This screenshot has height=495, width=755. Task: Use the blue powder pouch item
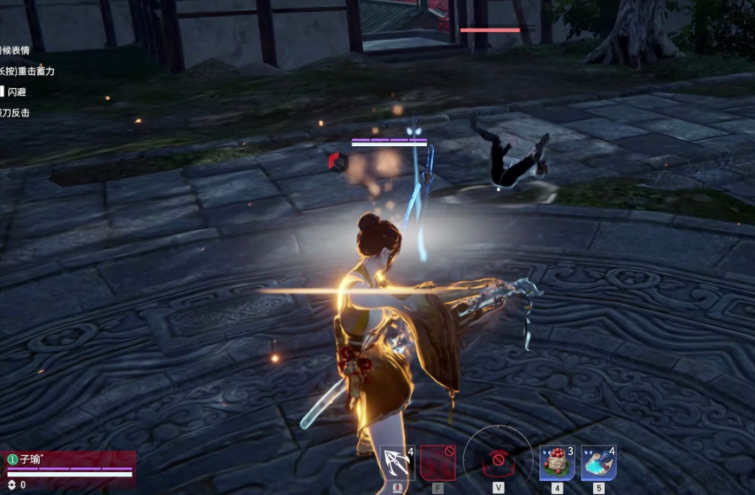pos(598,463)
